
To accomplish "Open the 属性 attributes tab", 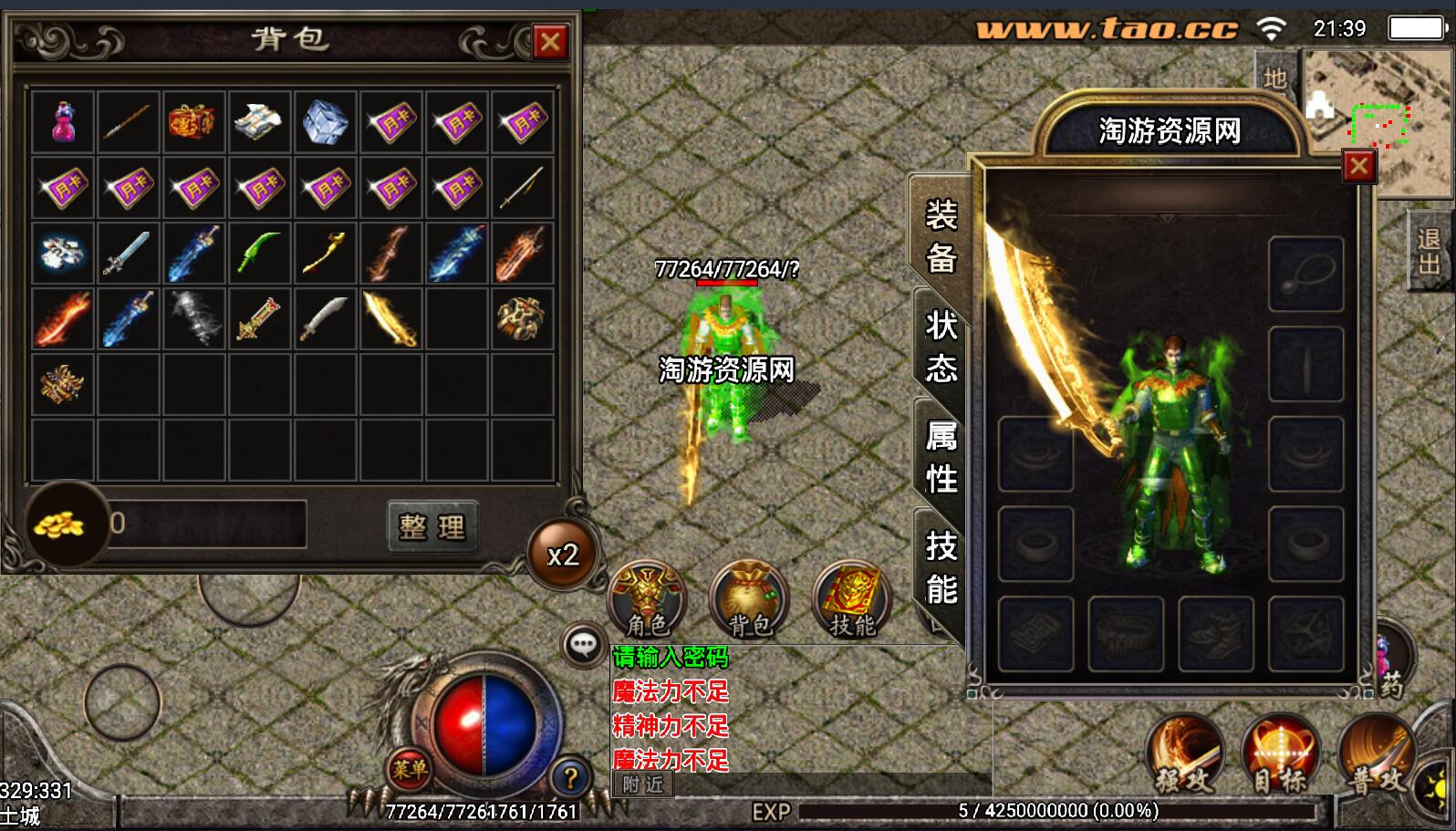I will [941, 458].
